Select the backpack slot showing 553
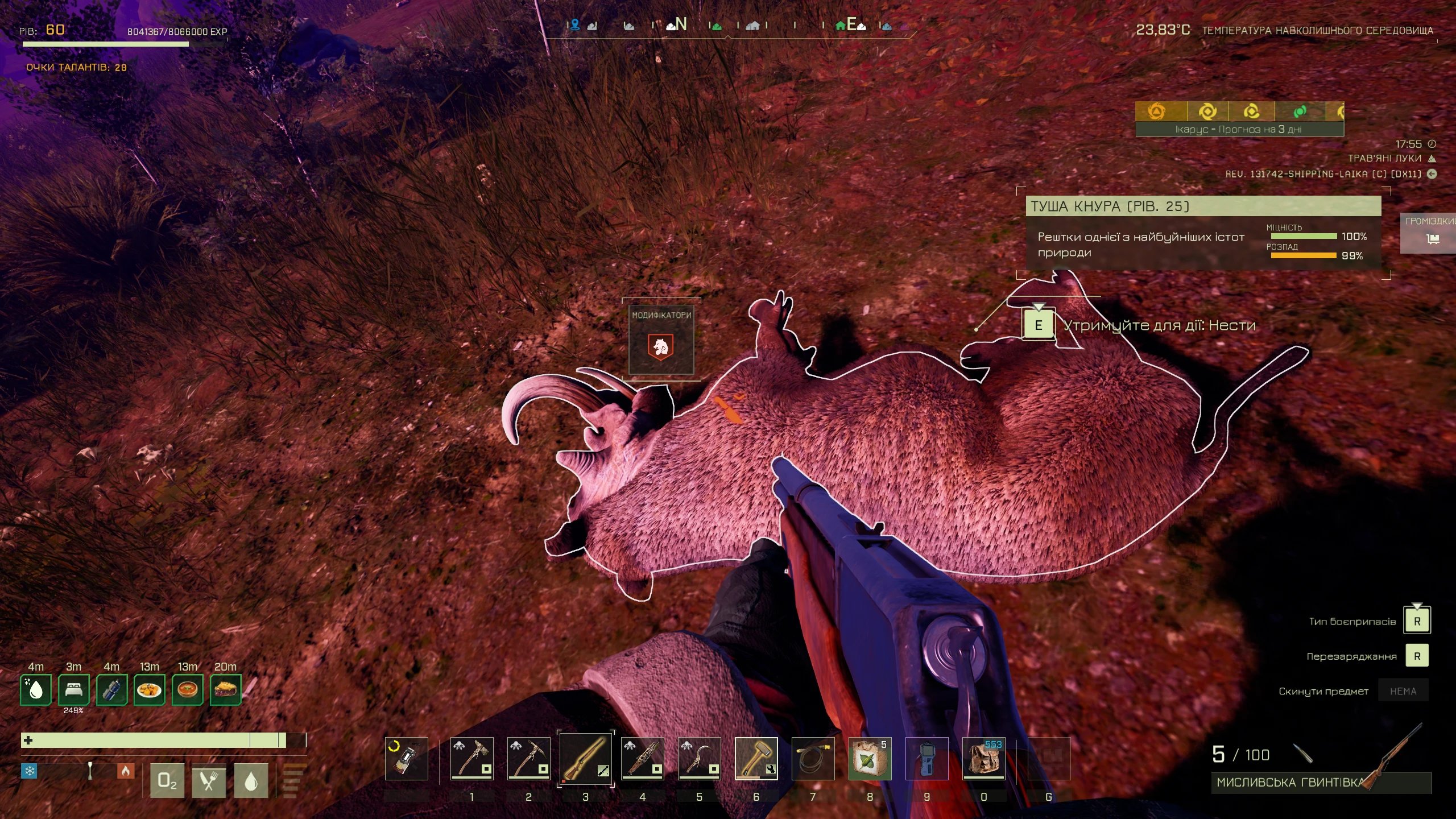Screen dimensions: 1456x819 (x=983, y=758)
